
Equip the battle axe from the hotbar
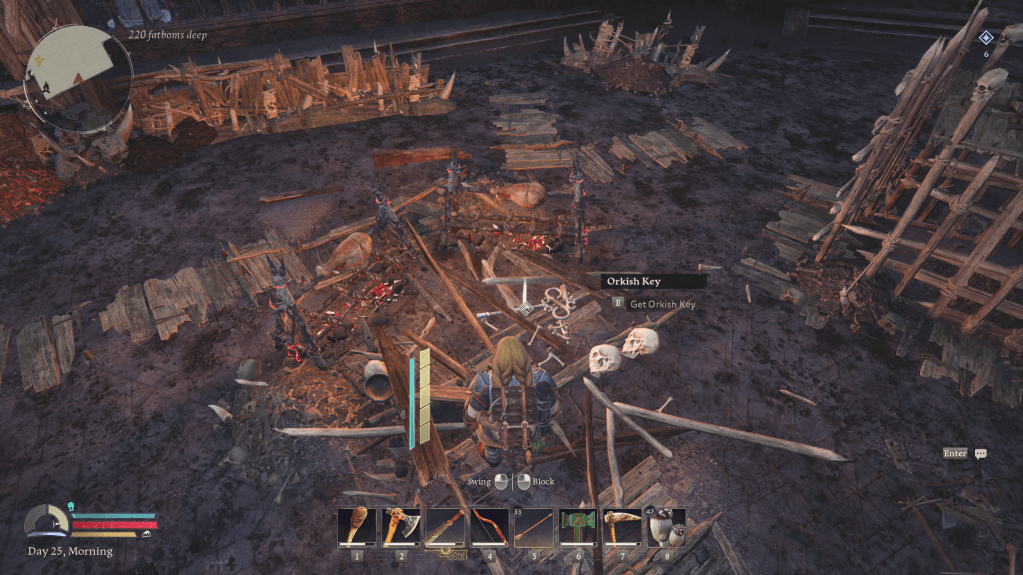[401, 527]
